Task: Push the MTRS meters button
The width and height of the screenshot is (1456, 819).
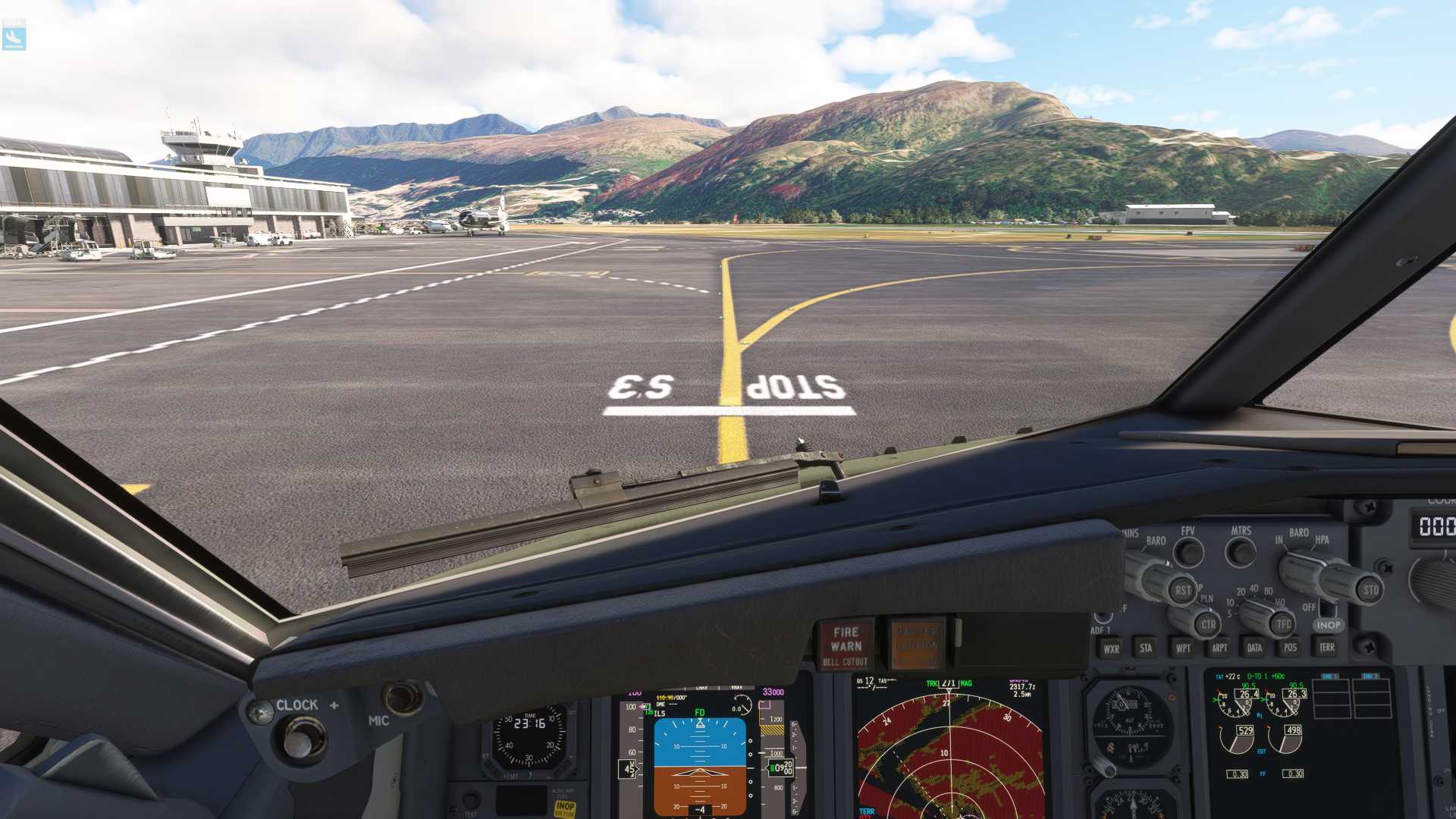Action: click(x=1241, y=551)
